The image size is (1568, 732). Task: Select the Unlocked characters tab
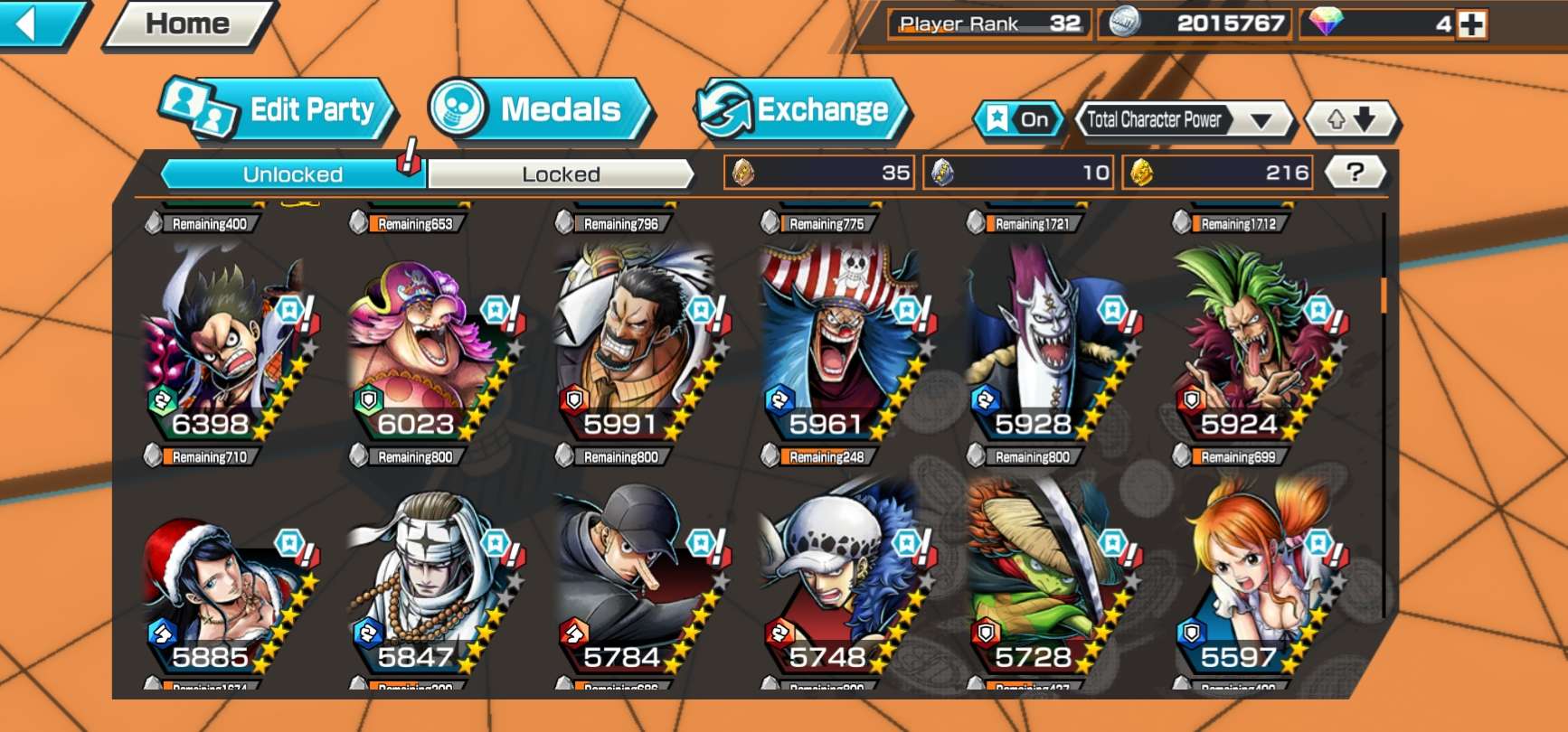292,174
